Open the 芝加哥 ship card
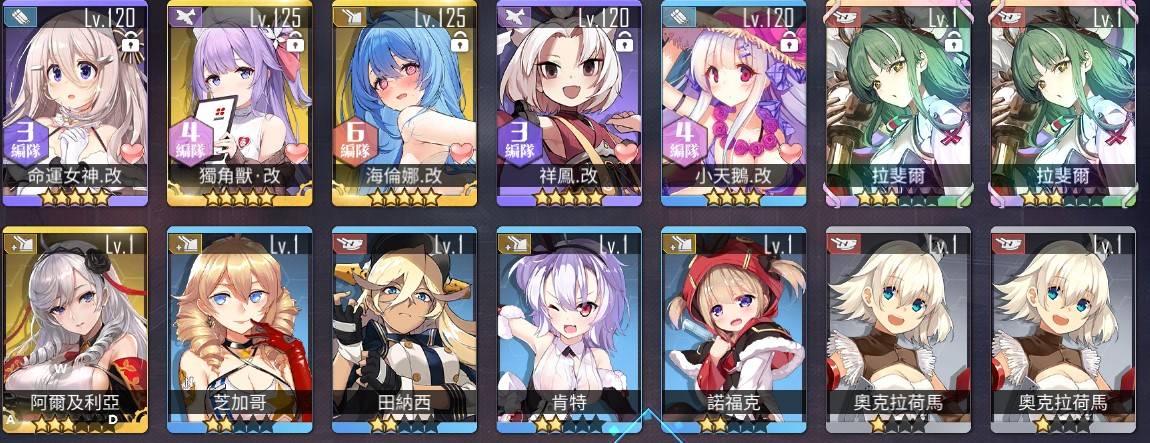Image resolution: width=1150 pixels, height=443 pixels. click(239, 325)
